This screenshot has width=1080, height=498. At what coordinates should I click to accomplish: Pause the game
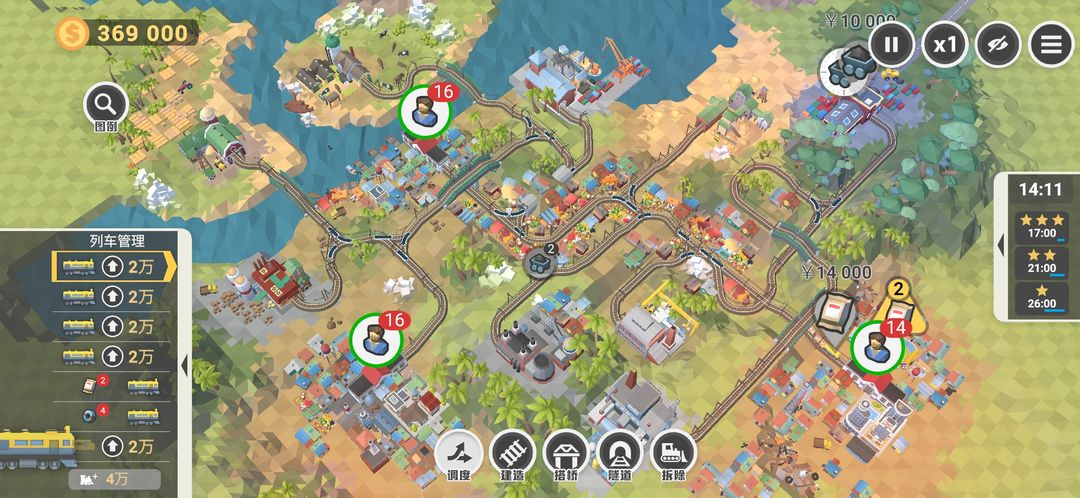(892, 44)
